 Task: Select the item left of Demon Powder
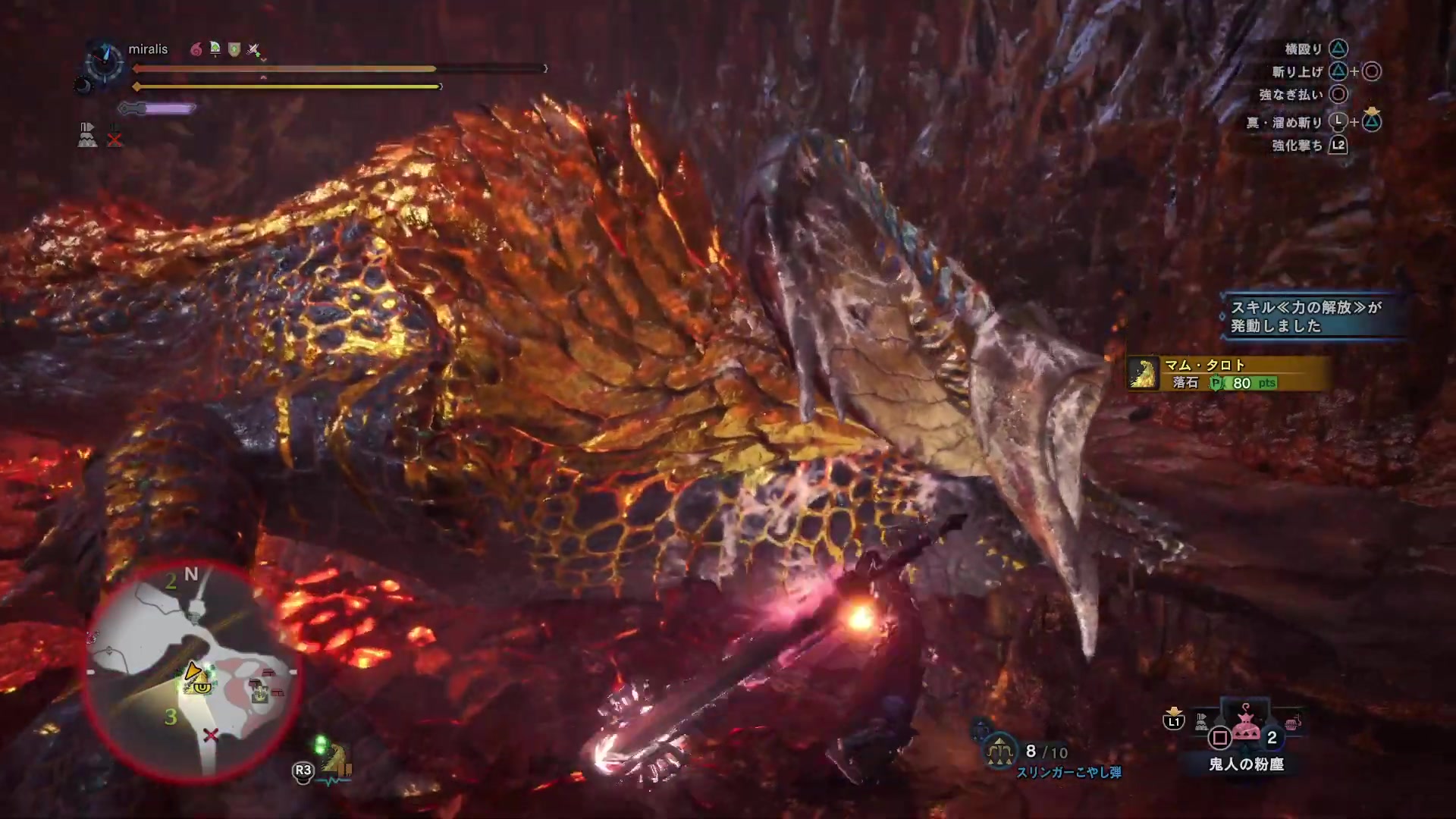[x=1201, y=722]
